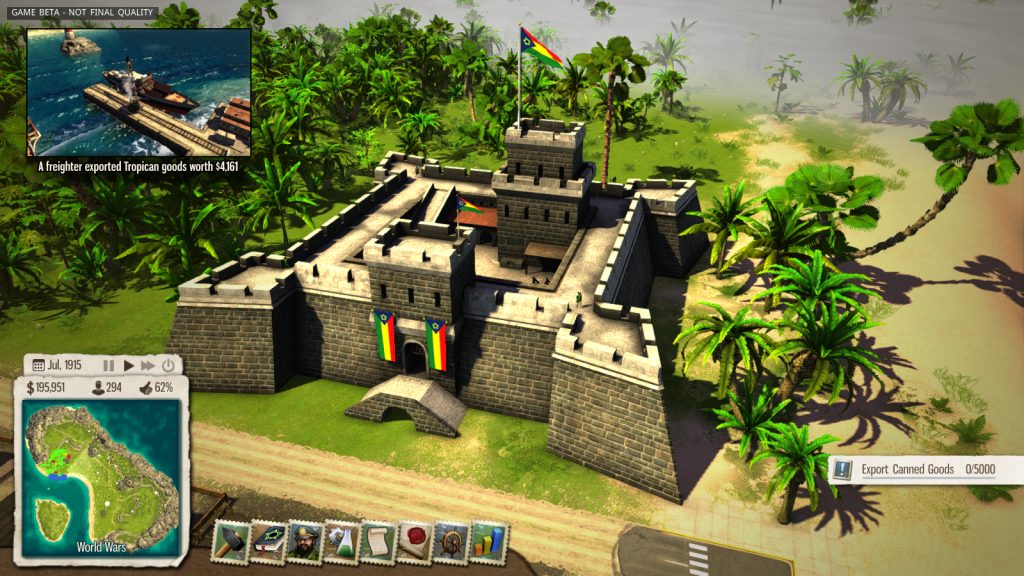Screen dimensions: 1024x576
Task: Open the constitution book stamp
Action: (268, 541)
